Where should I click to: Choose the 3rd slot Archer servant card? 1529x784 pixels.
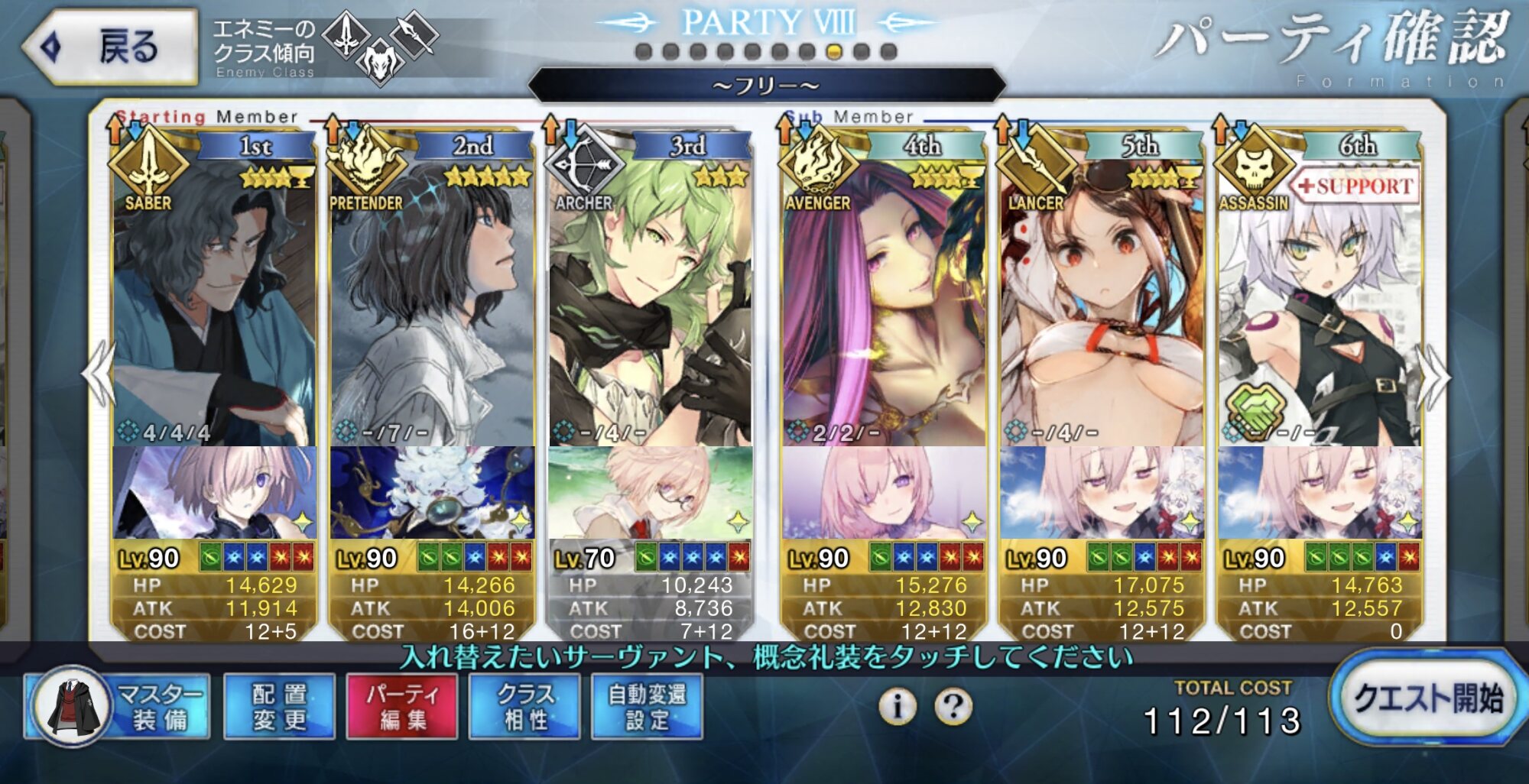coord(650,306)
